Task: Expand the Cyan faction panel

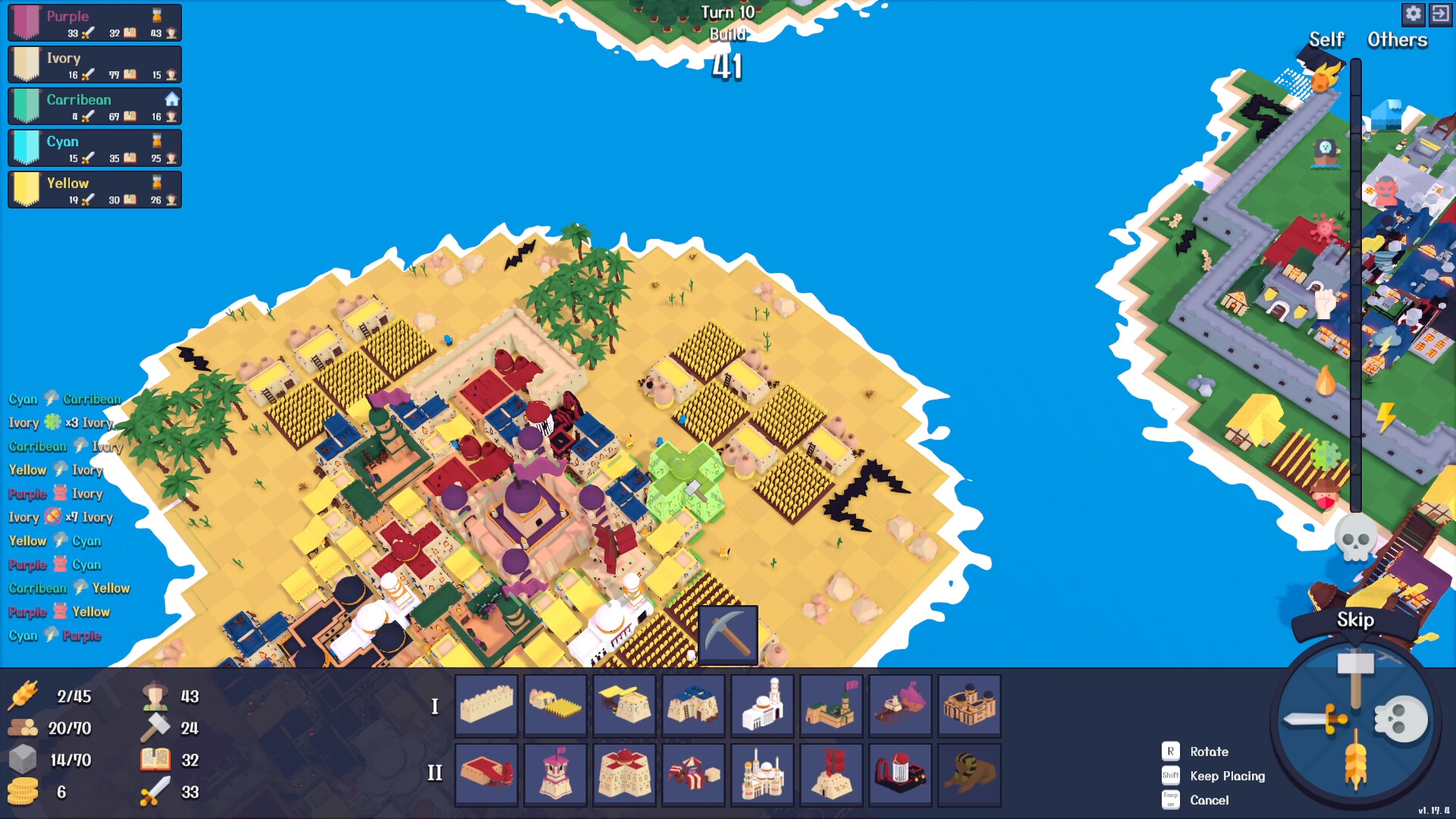Action: click(x=94, y=147)
